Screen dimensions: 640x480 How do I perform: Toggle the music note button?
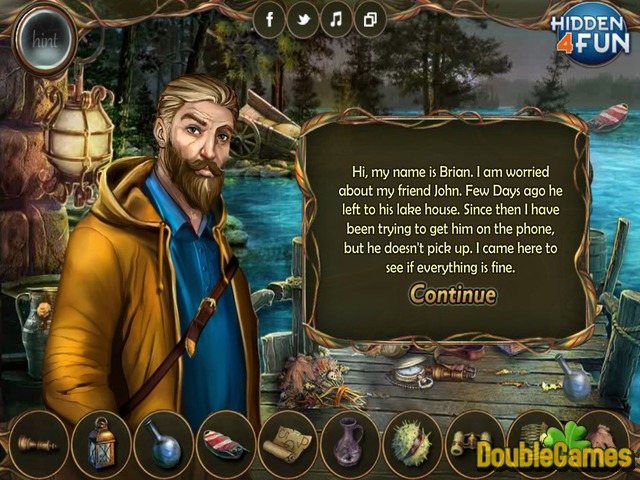[336, 19]
